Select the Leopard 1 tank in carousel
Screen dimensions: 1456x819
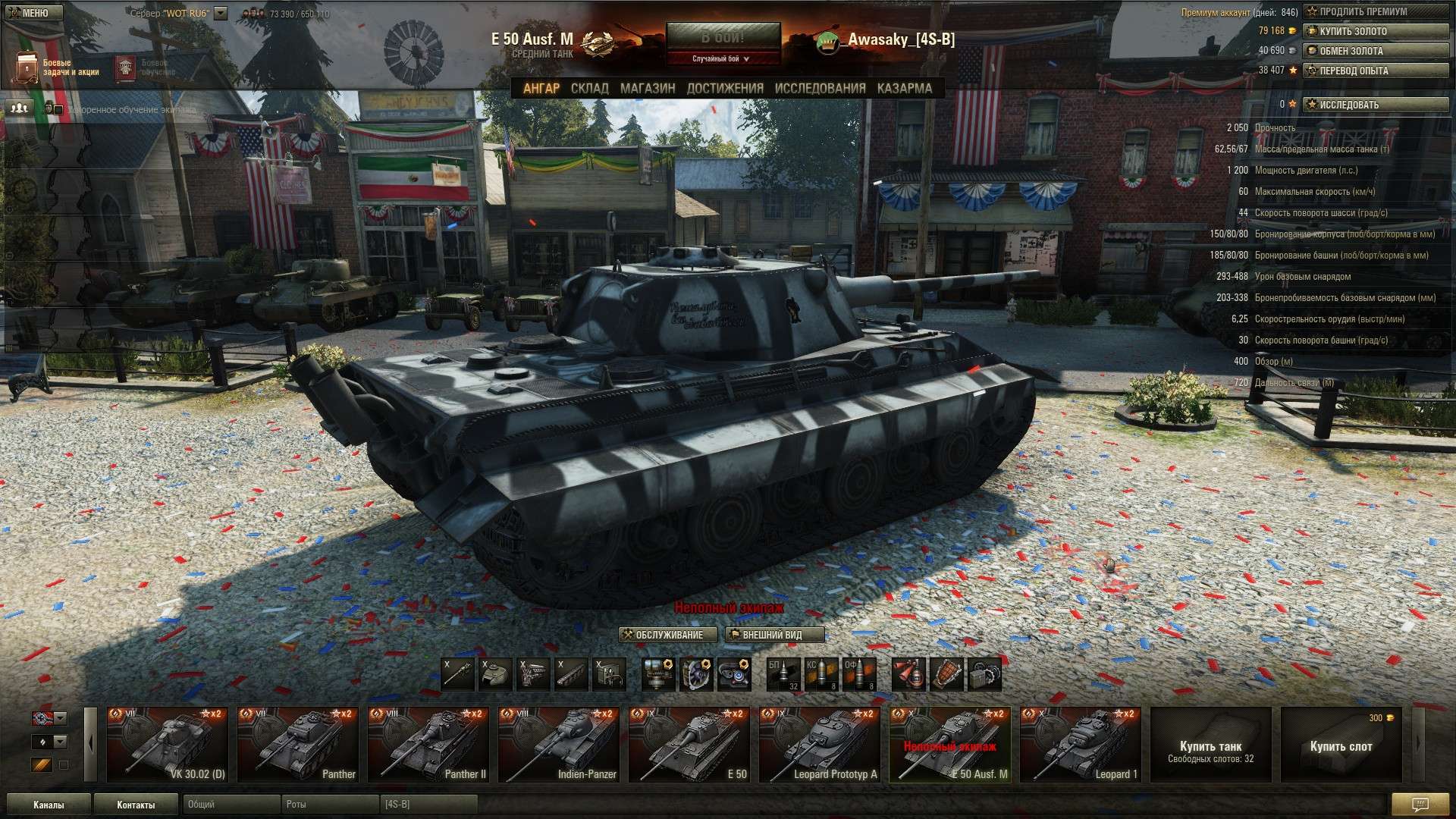pyautogui.click(x=1080, y=745)
